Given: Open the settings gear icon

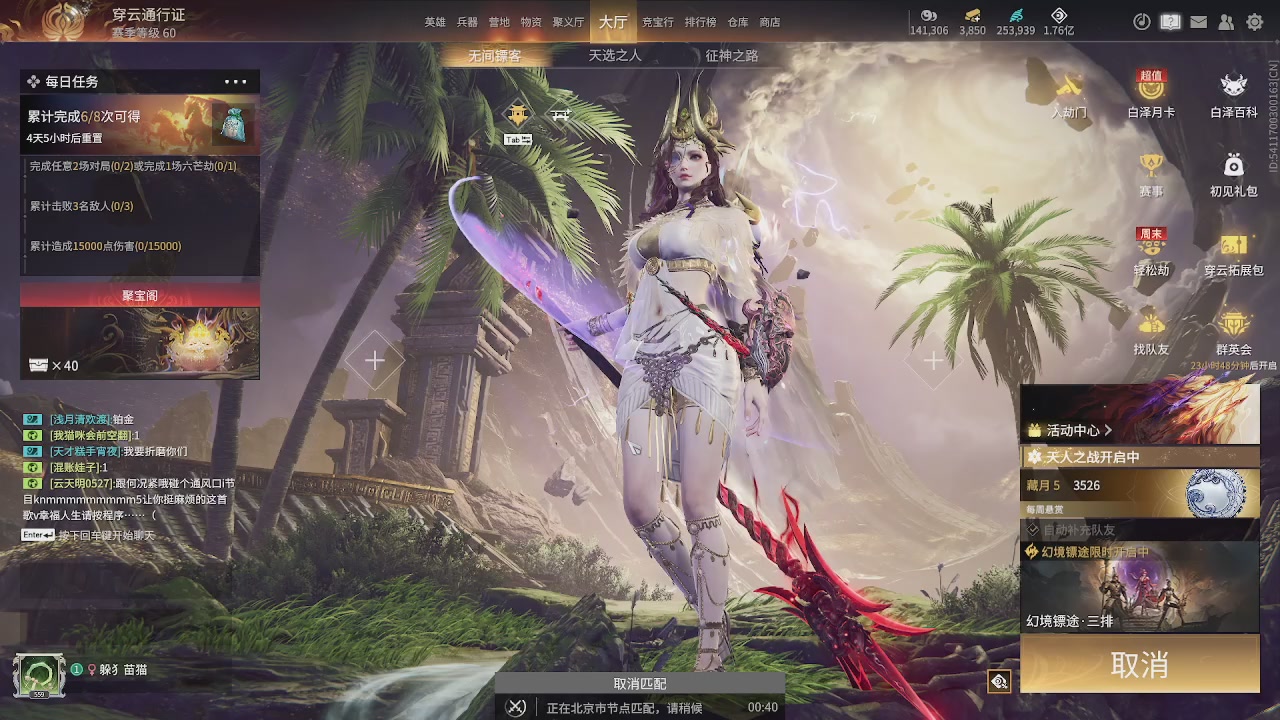Looking at the screenshot, I should coord(1255,22).
